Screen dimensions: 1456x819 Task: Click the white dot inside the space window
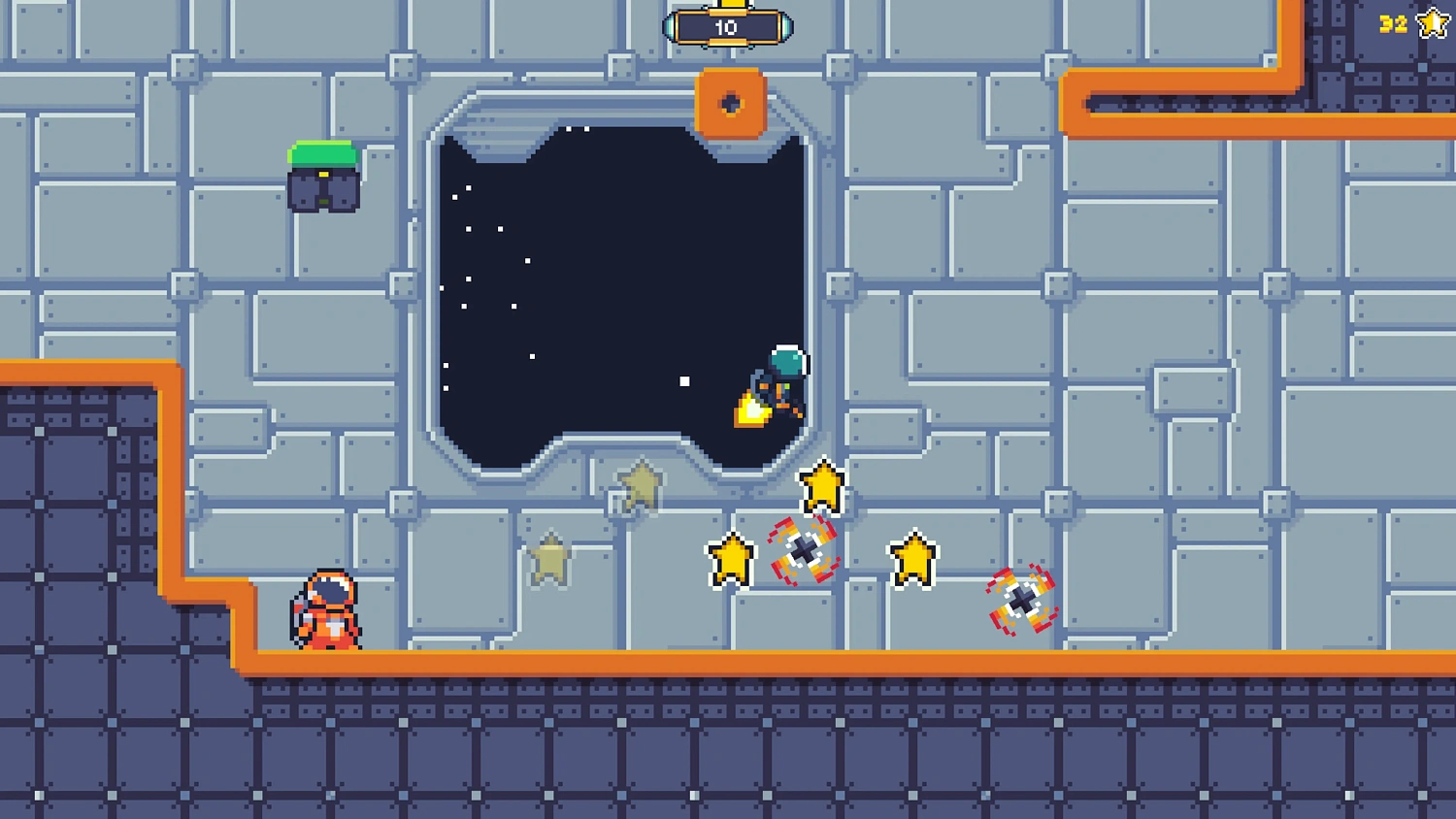coord(684,382)
